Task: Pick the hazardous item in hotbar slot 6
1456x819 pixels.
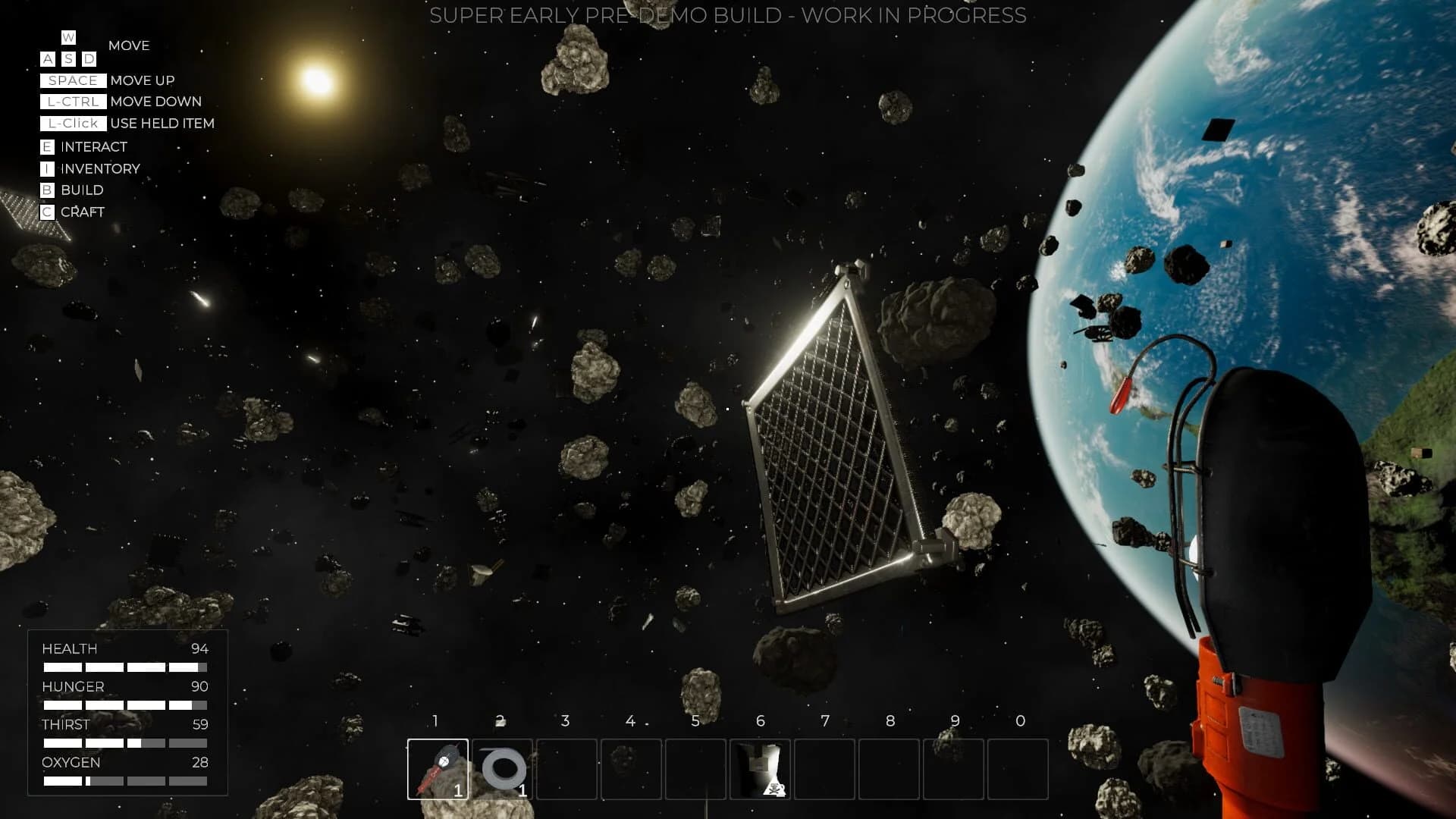Action: click(761, 770)
